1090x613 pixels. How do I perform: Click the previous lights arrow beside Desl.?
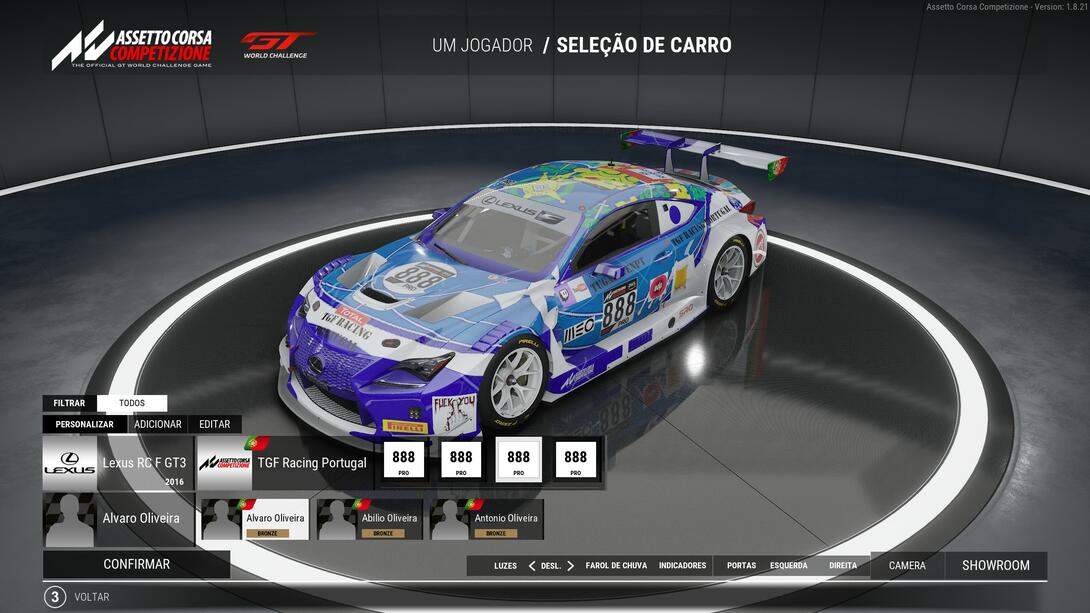click(x=532, y=566)
